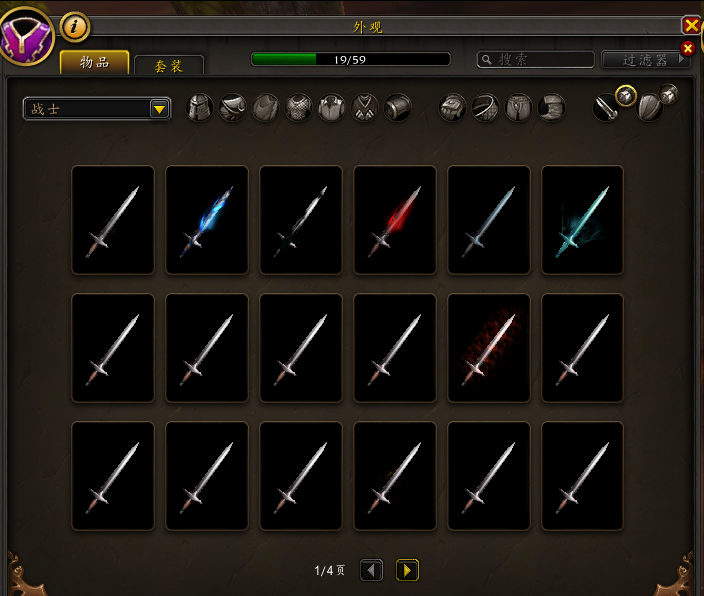Viewport: 704px width, 596px height.
Task: Select the 物品 items tab
Action: (94, 63)
